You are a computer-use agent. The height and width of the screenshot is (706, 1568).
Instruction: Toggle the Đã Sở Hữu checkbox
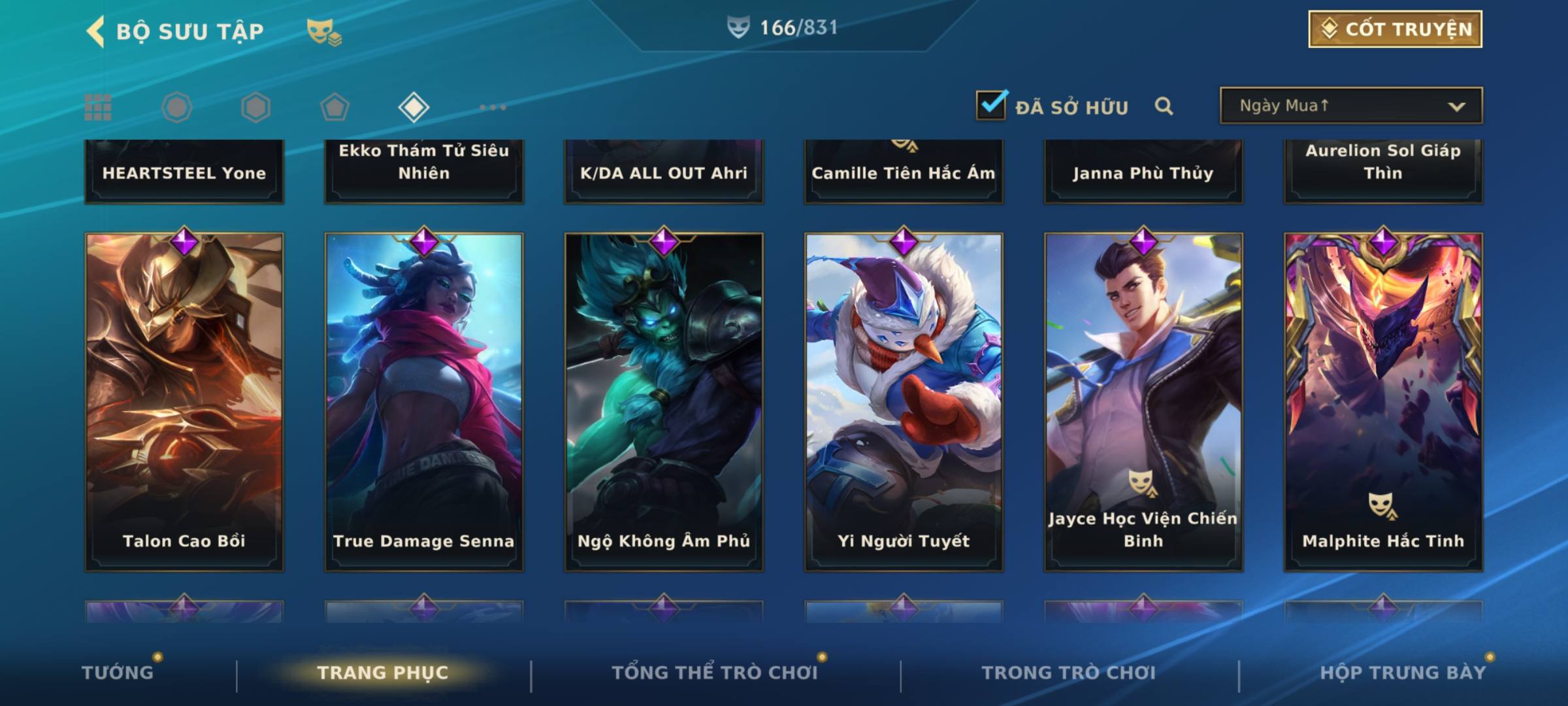pos(991,105)
